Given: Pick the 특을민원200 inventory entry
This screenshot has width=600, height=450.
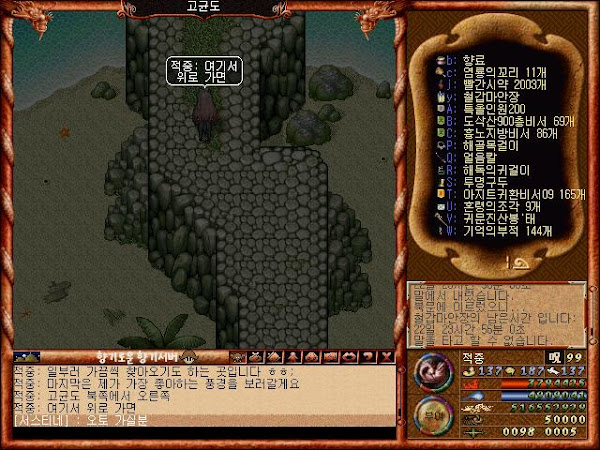Looking at the screenshot, I should [x=487, y=110].
